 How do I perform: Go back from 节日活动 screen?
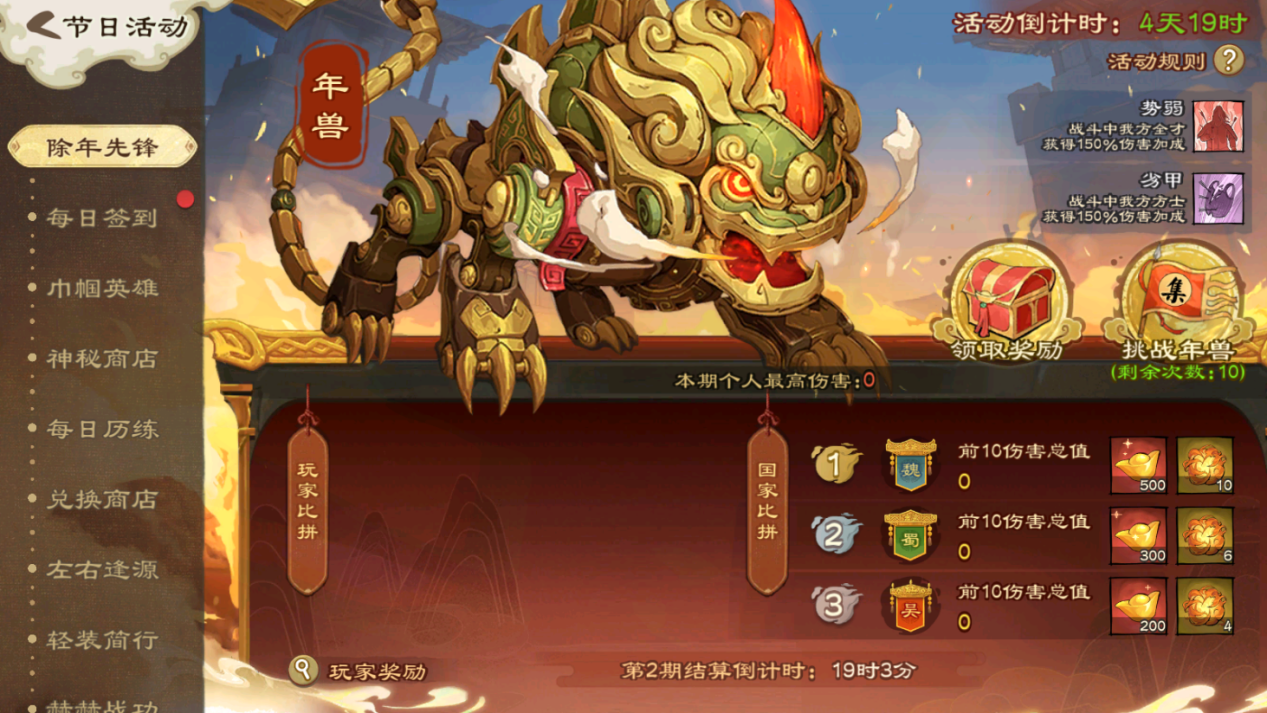click(44, 26)
